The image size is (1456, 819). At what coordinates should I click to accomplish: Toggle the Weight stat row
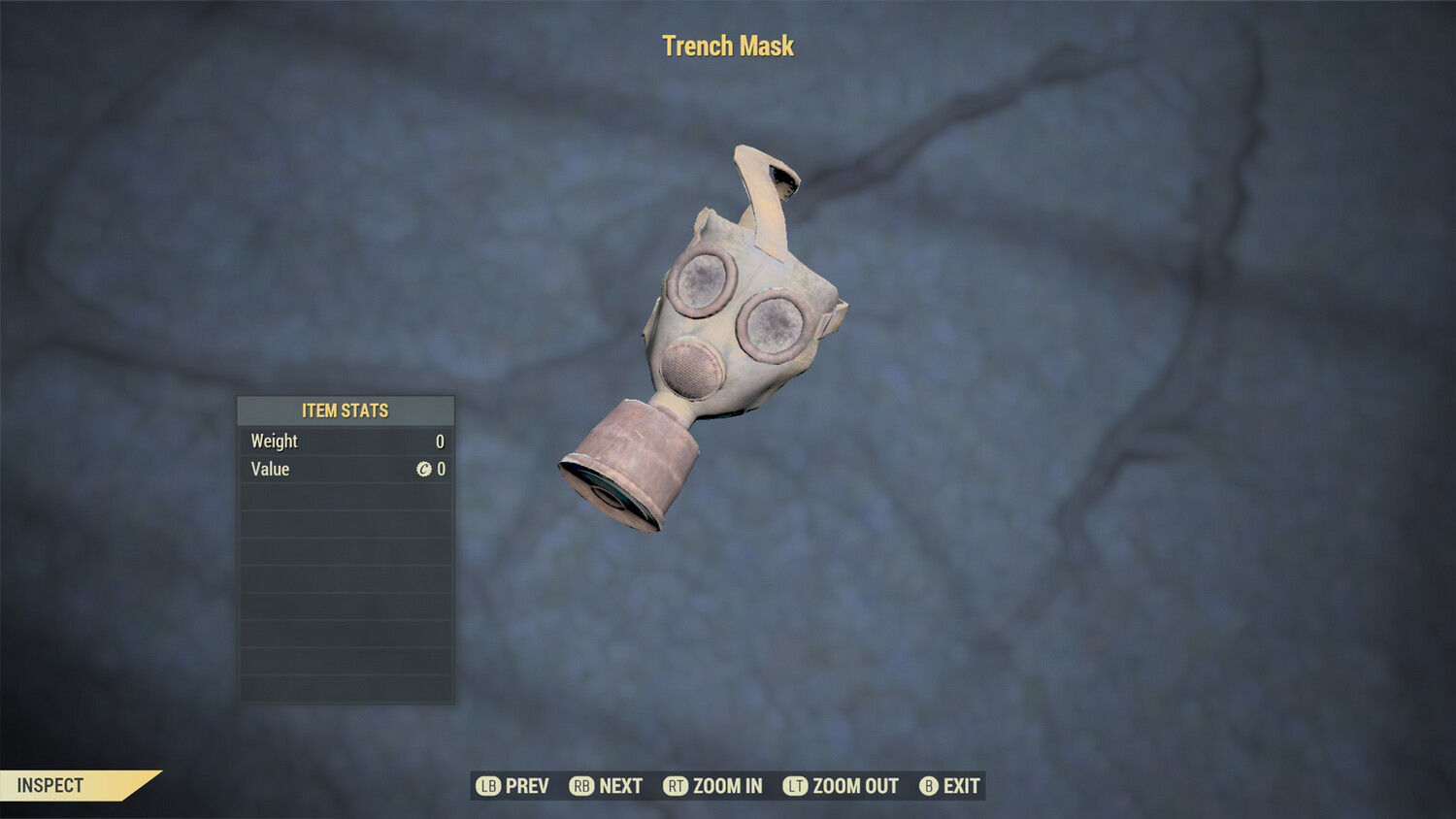tap(346, 442)
